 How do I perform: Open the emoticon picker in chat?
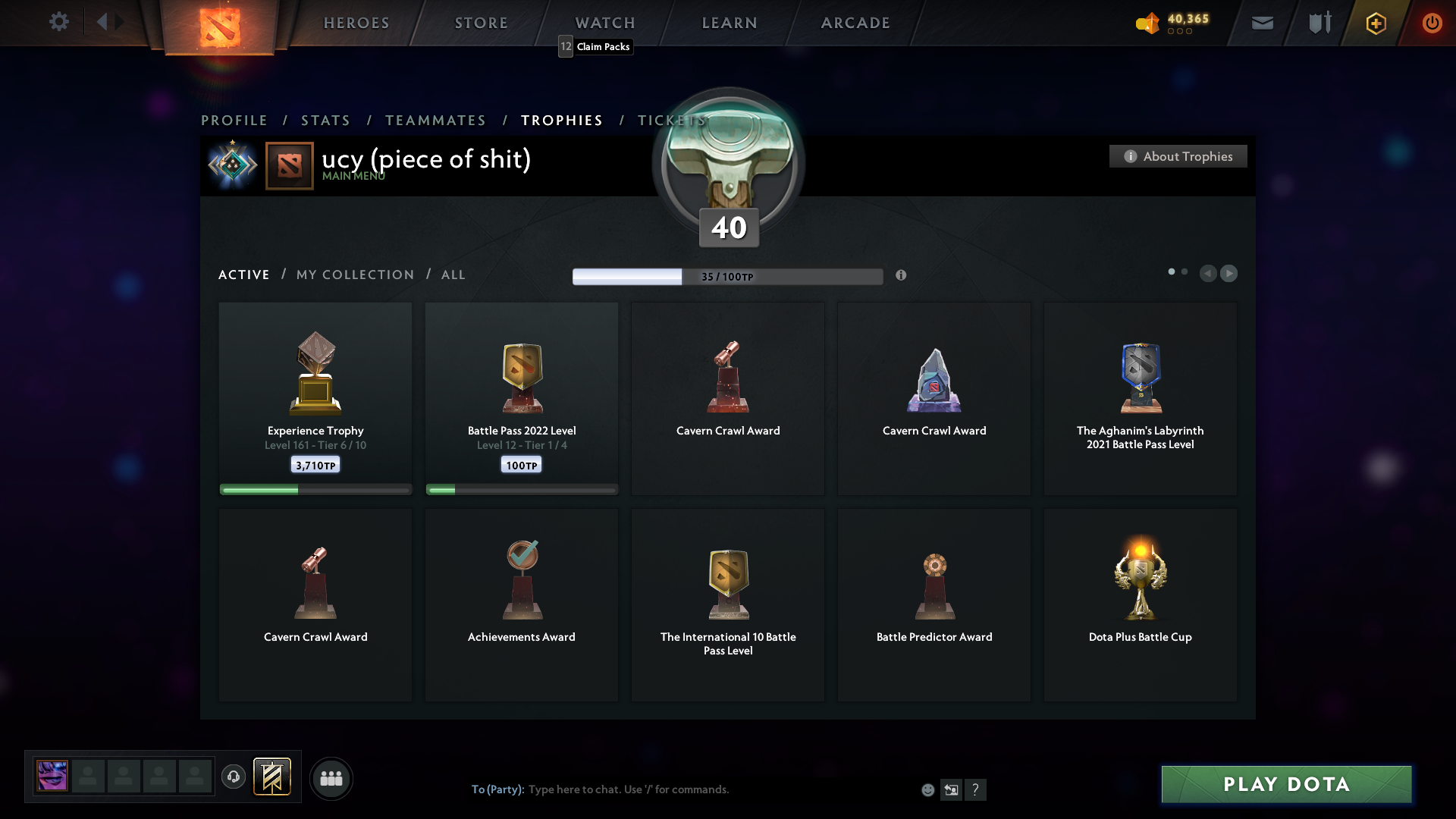point(927,789)
